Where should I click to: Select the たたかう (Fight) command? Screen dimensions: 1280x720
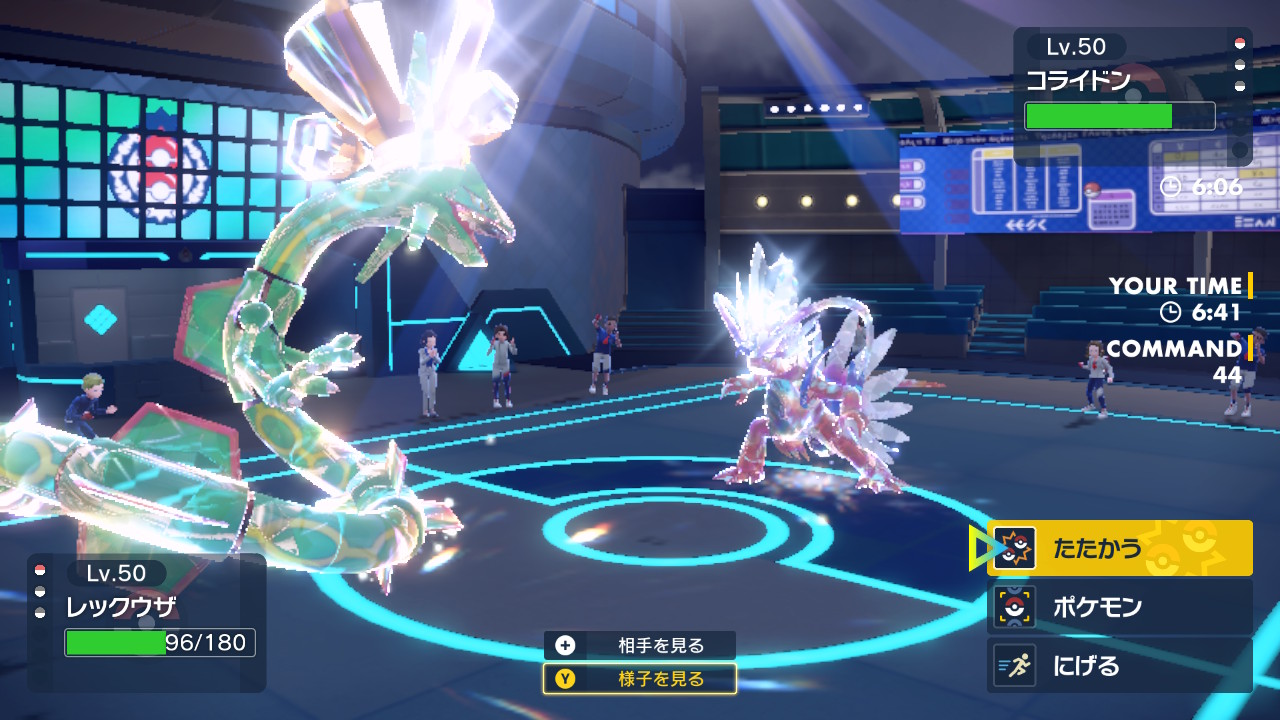click(x=1119, y=548)
